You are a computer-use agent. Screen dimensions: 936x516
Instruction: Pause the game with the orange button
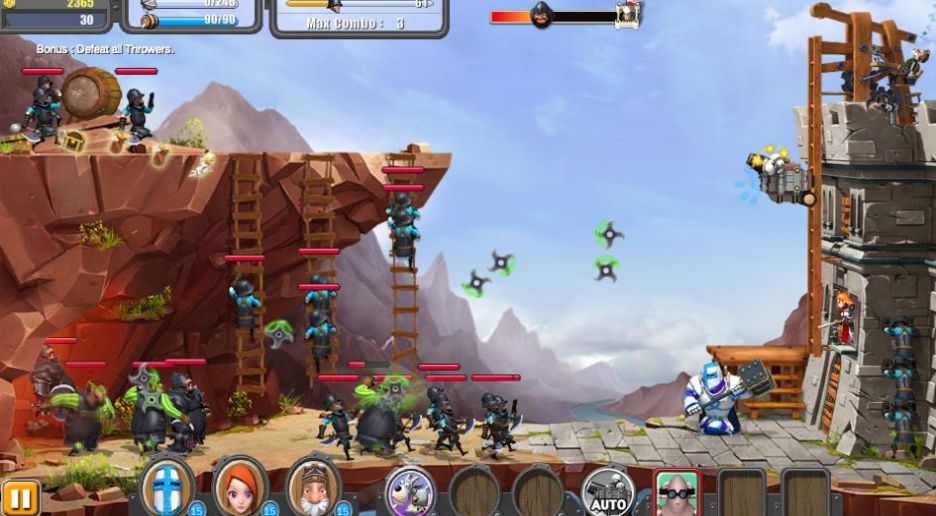pos(19,498)
